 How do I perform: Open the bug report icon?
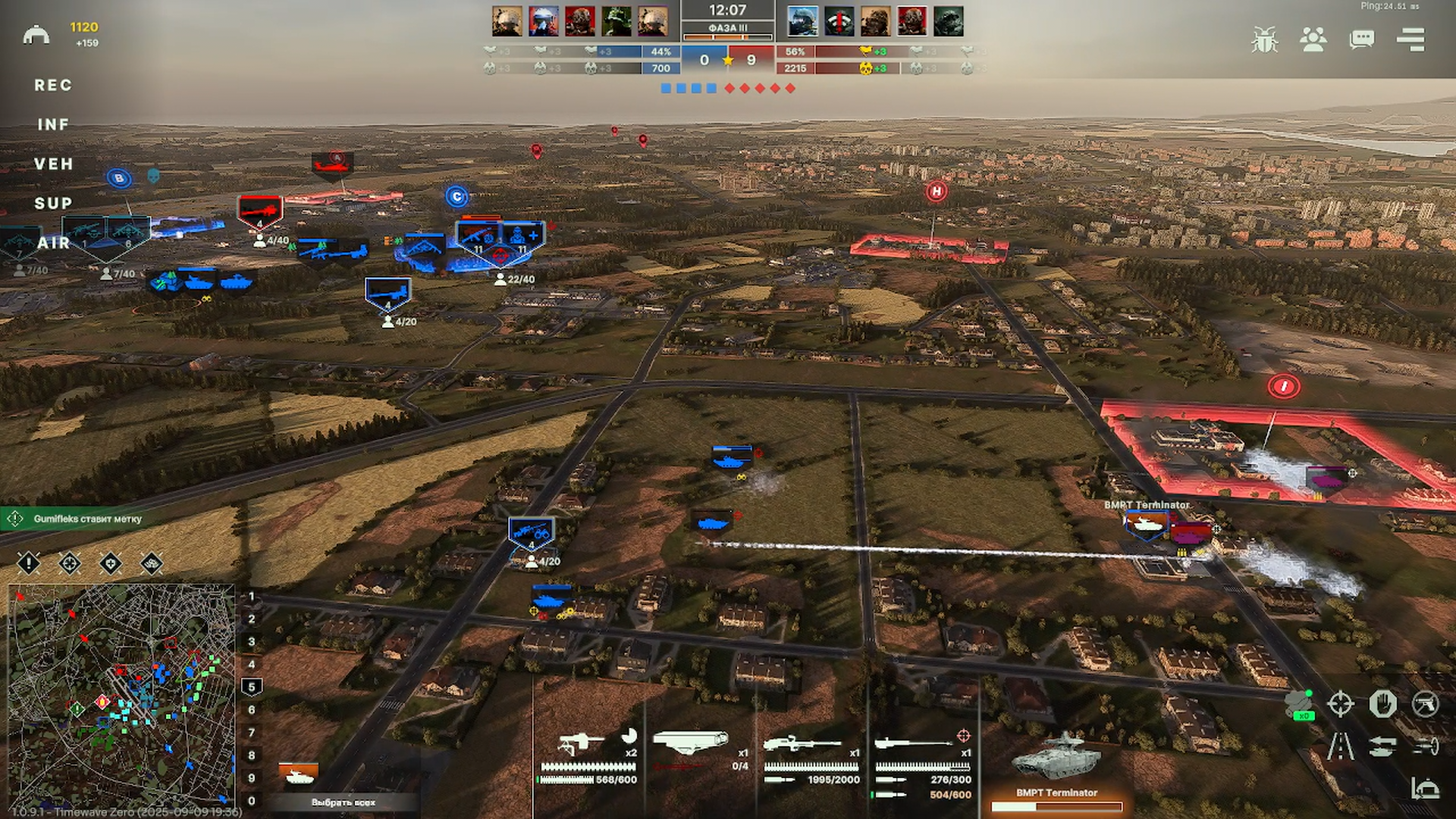click(x=1264, y=39)
